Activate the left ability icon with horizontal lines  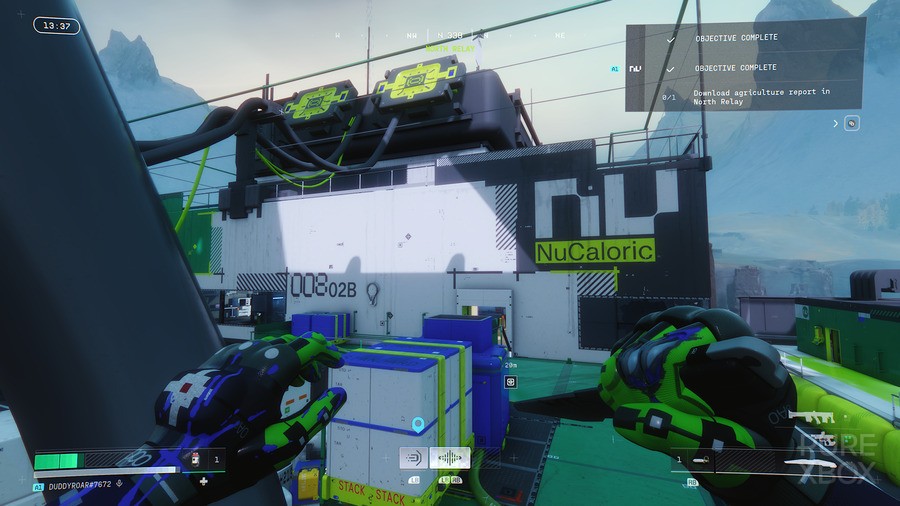(x=412, y=458)
